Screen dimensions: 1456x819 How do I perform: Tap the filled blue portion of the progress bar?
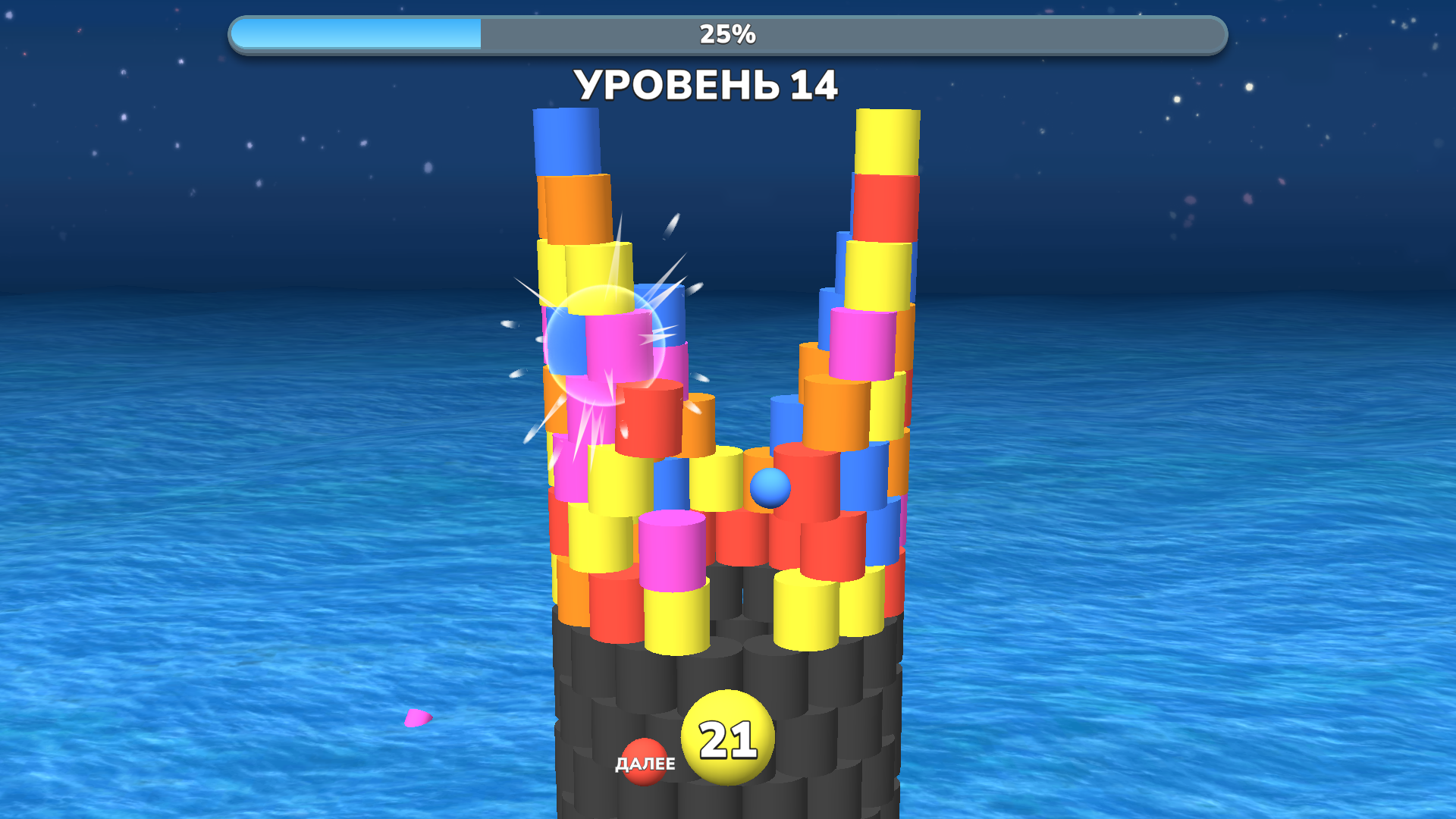pyautogui.click(x=356, y=33)
